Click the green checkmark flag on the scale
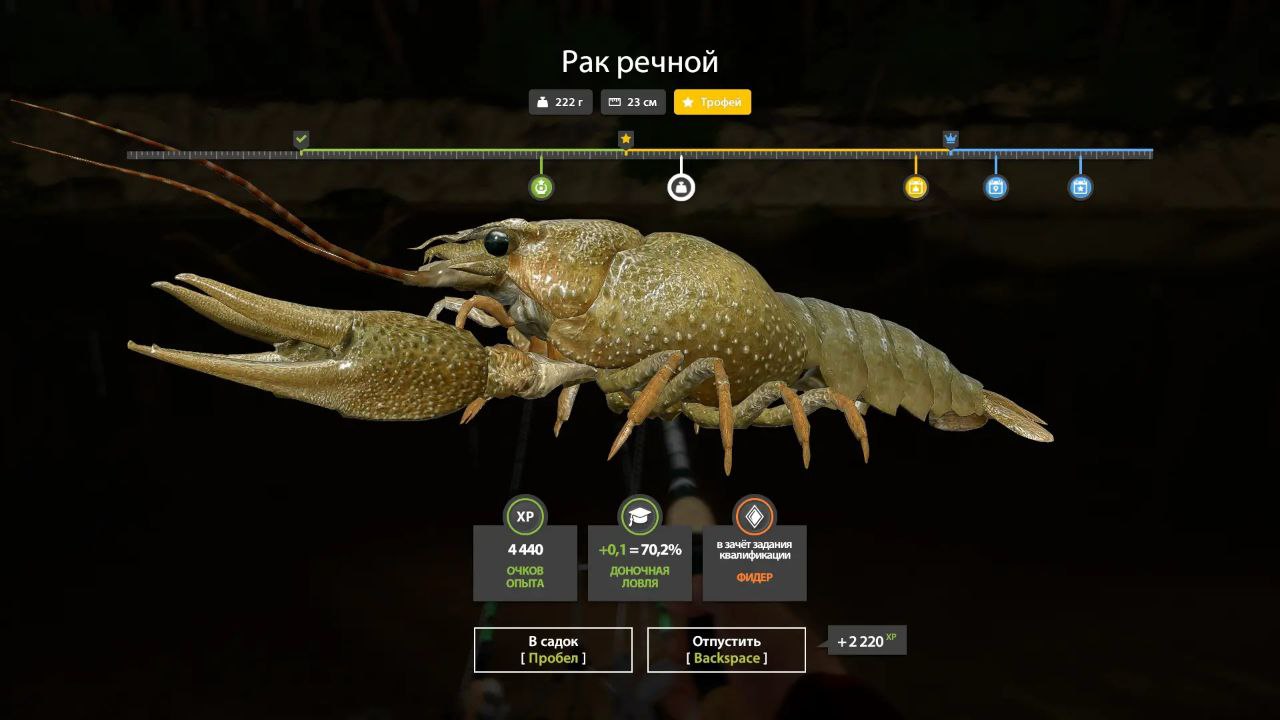This screenshot has width=1280, height=720. tap(301, 139)
